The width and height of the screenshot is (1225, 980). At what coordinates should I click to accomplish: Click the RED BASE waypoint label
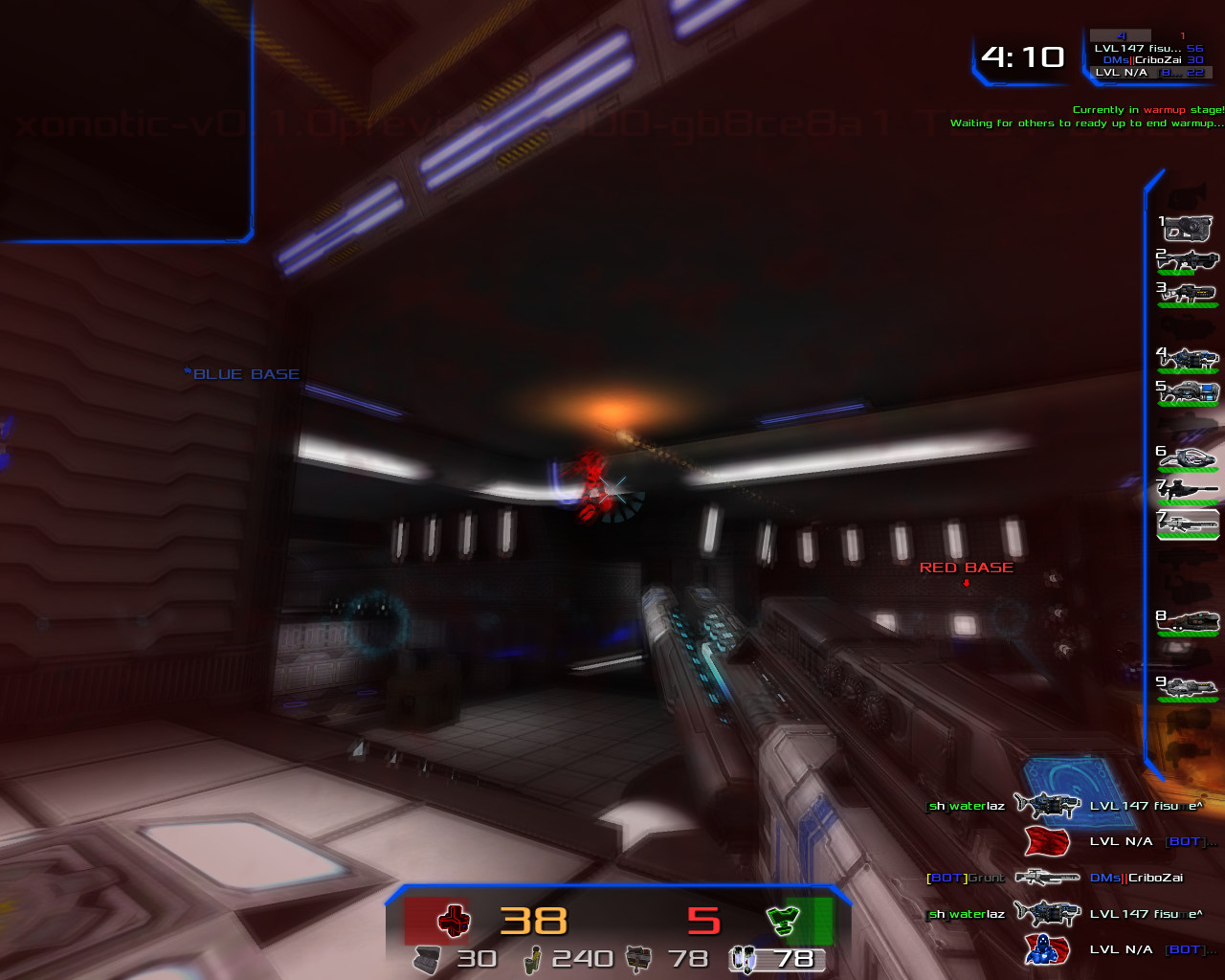[967, 567]
